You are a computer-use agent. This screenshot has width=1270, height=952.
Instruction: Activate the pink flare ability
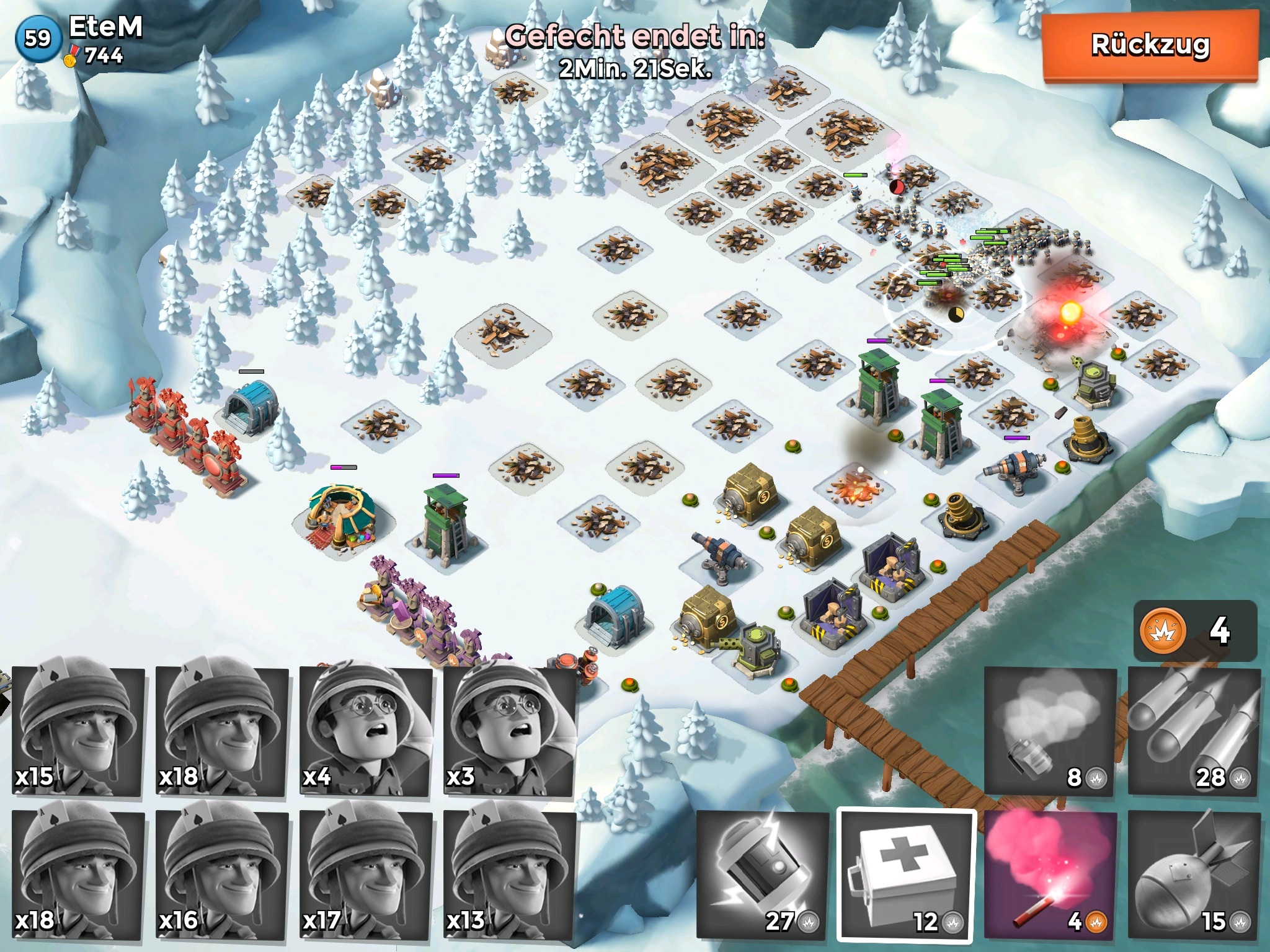tap(1050, 875)
